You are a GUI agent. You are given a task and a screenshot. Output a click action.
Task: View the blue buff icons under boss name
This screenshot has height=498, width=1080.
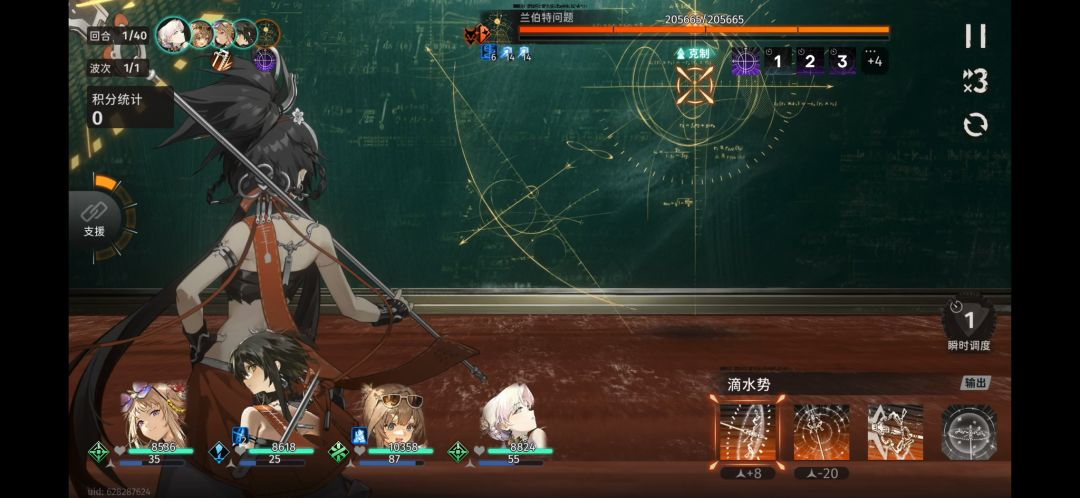point(506,53)
